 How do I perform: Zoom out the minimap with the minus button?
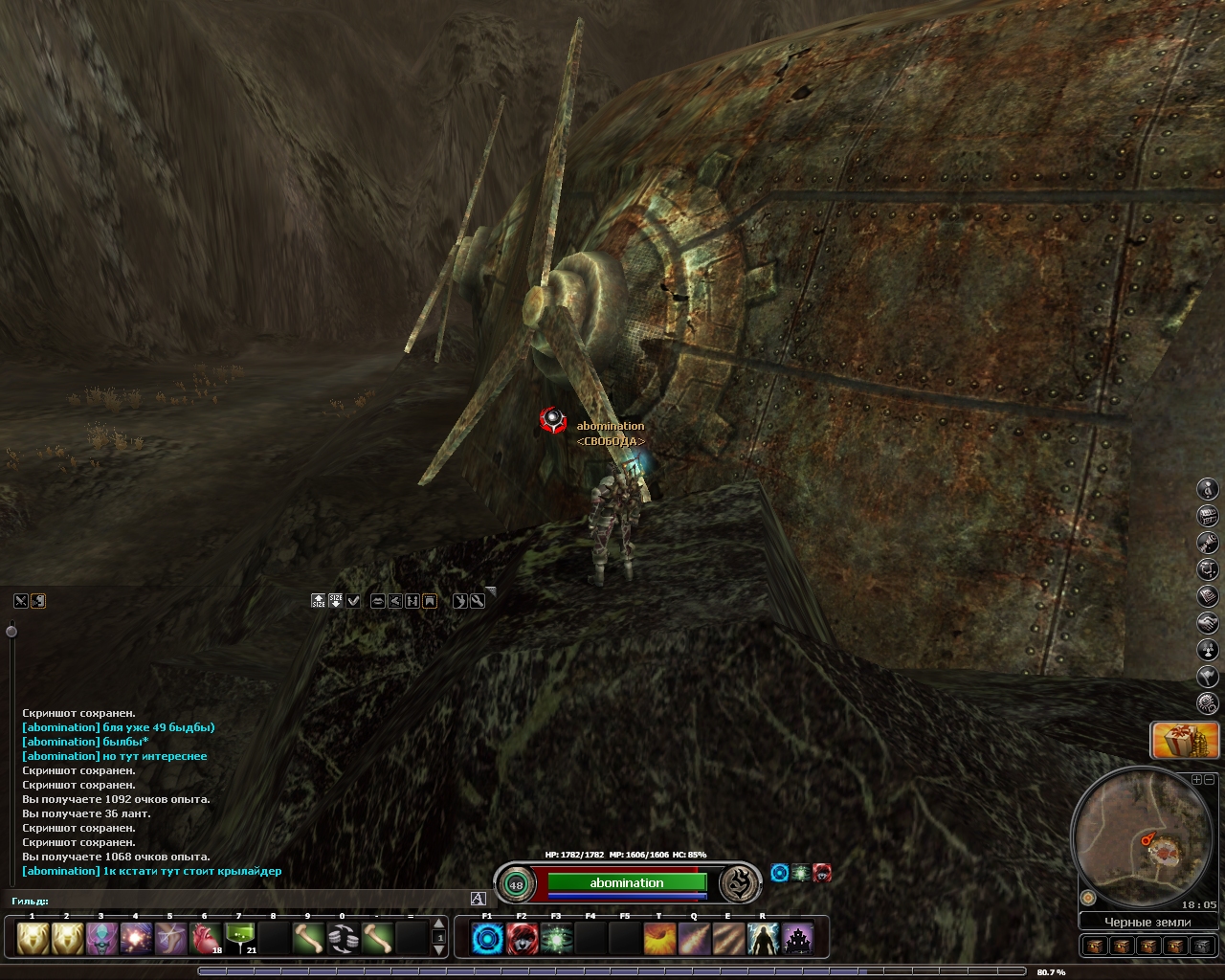coord(1210,780)
